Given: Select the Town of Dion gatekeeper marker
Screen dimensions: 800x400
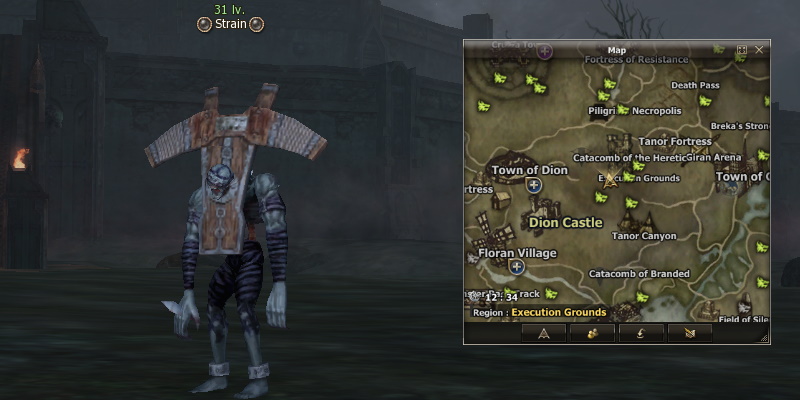Looking at the screenshot, I should tap(533, 185).
